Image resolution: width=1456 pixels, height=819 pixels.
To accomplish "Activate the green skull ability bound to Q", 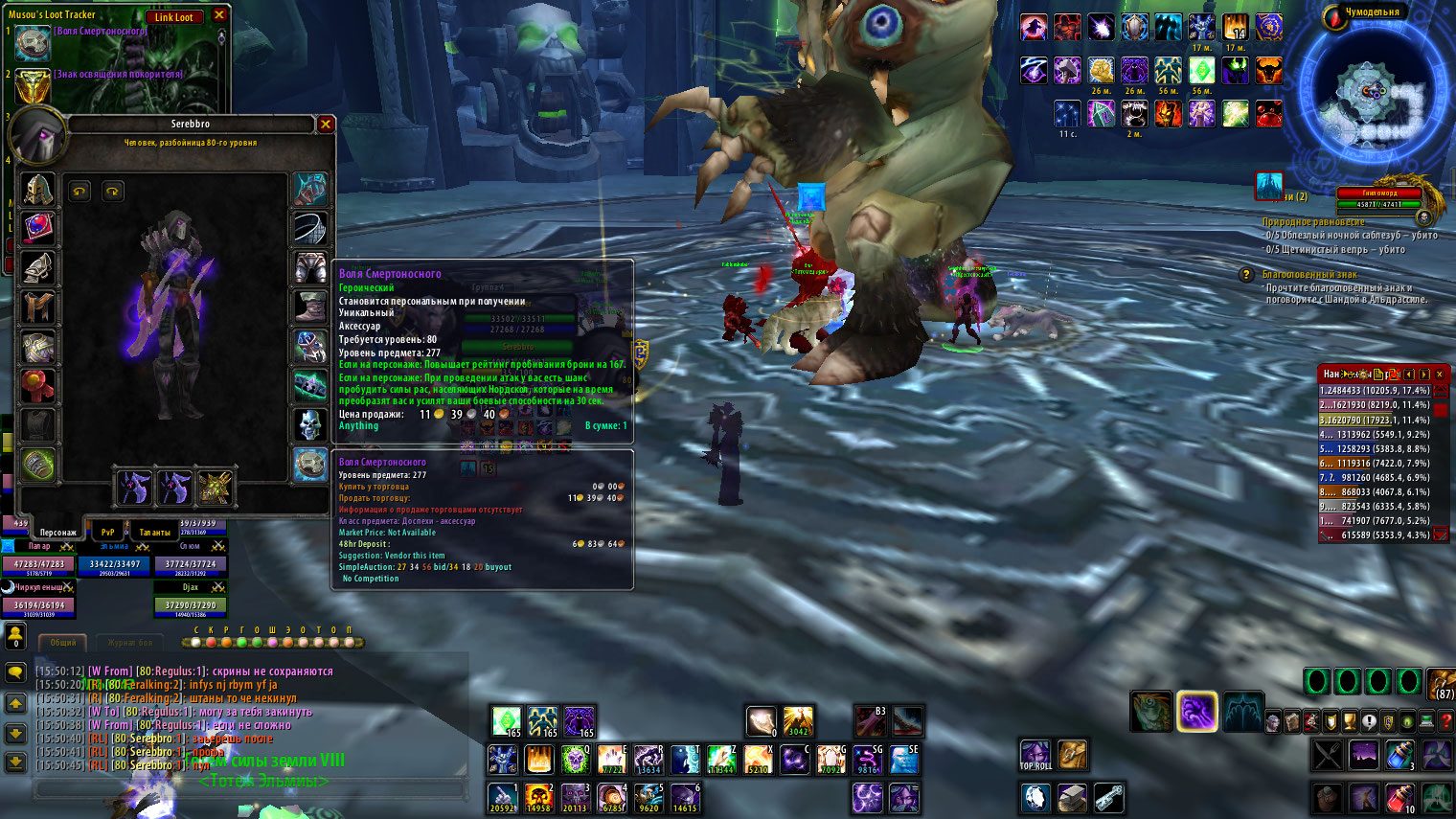I will point(576,760).
